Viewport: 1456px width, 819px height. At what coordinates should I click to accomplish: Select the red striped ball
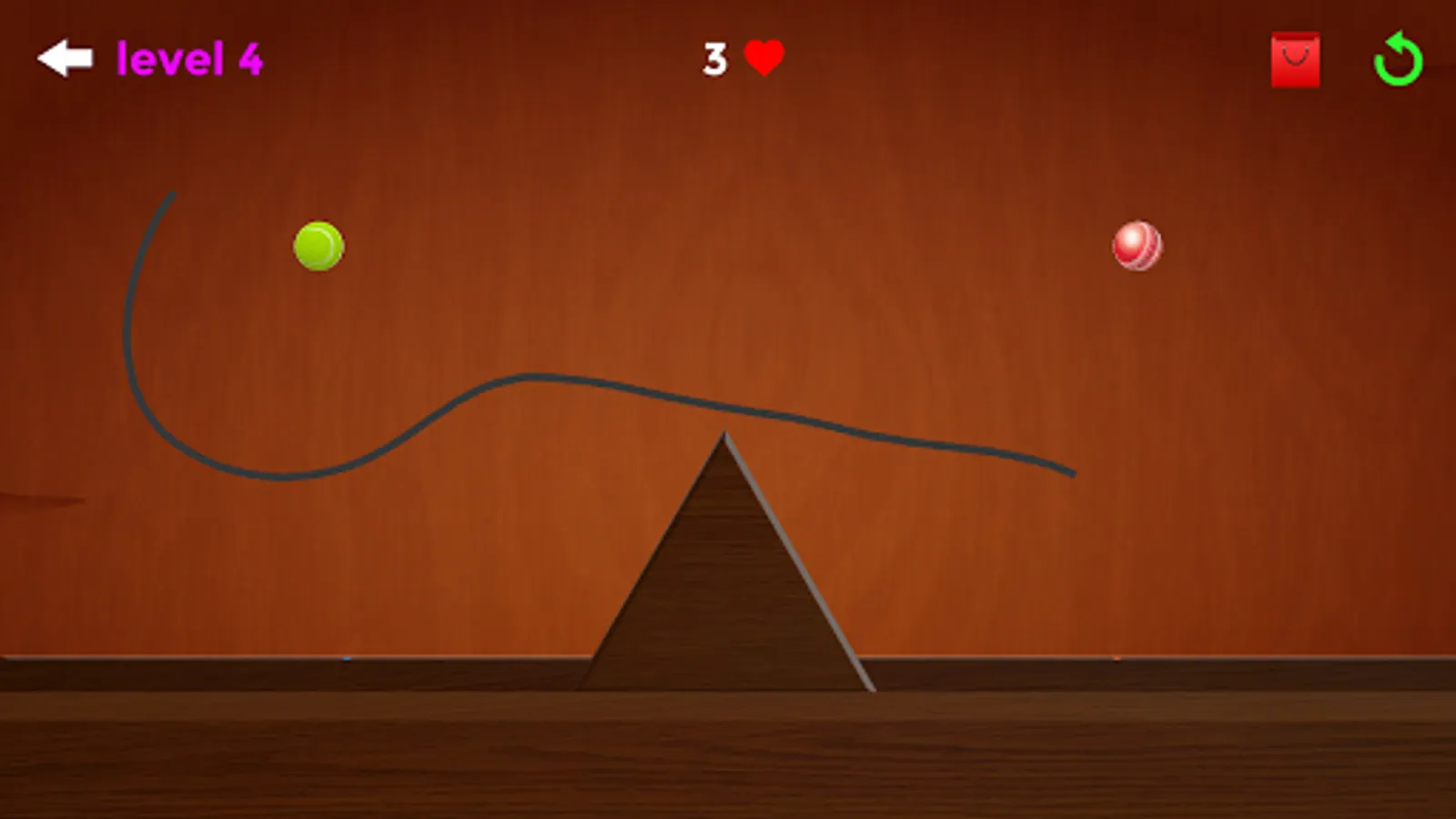coord(1137,247)
